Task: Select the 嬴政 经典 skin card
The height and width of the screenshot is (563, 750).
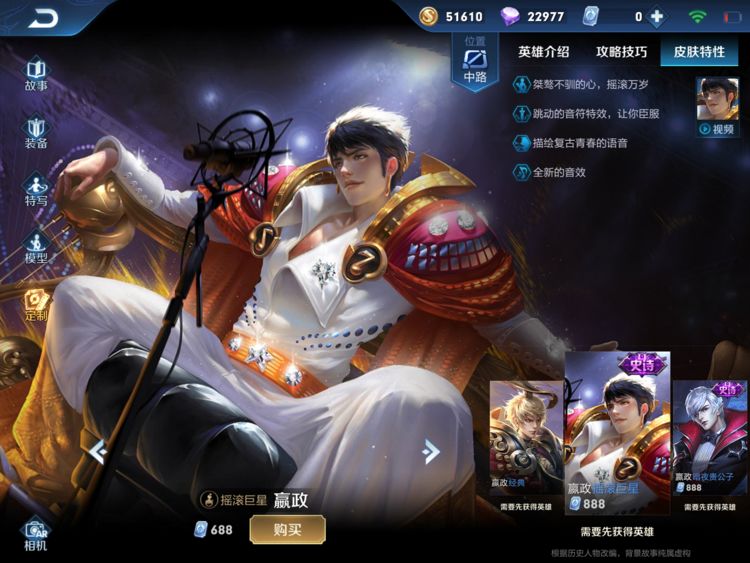Action: 526,440
